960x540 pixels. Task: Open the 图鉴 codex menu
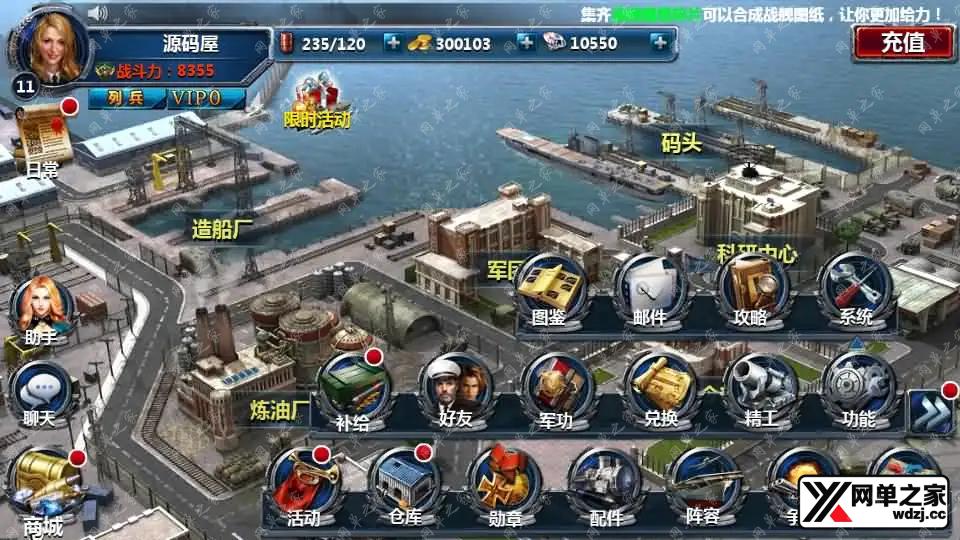(x=550, y=288)
